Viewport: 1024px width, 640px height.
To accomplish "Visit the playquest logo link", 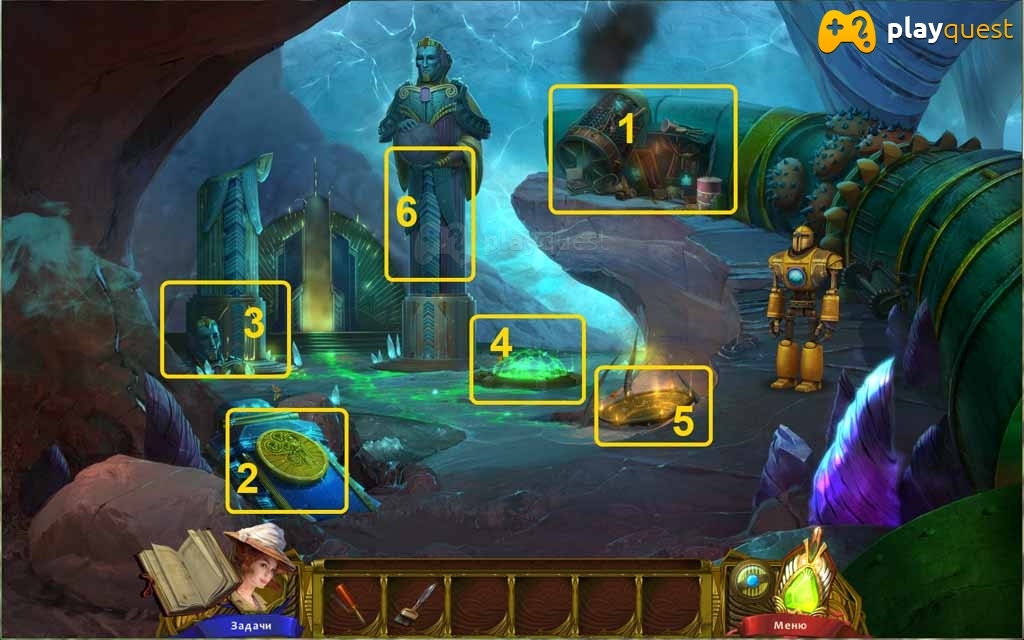I will (x=917, y=31).
